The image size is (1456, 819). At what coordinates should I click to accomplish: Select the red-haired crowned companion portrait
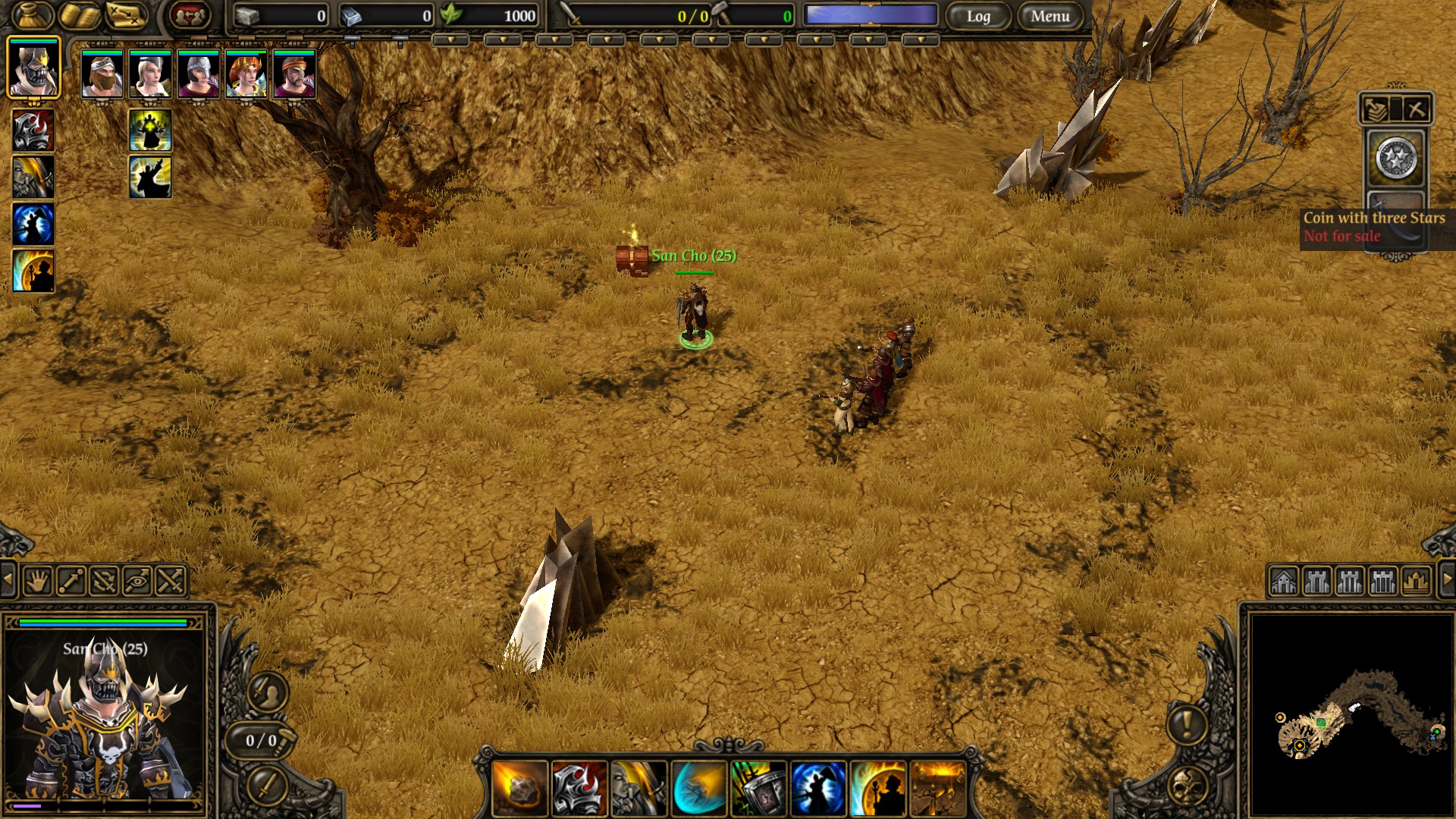pos(246,74)
